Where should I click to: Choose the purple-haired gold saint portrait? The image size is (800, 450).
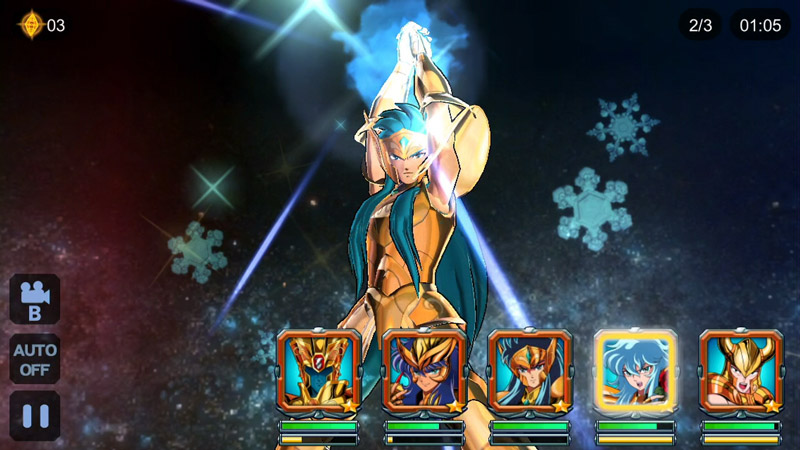pos(424,371)
